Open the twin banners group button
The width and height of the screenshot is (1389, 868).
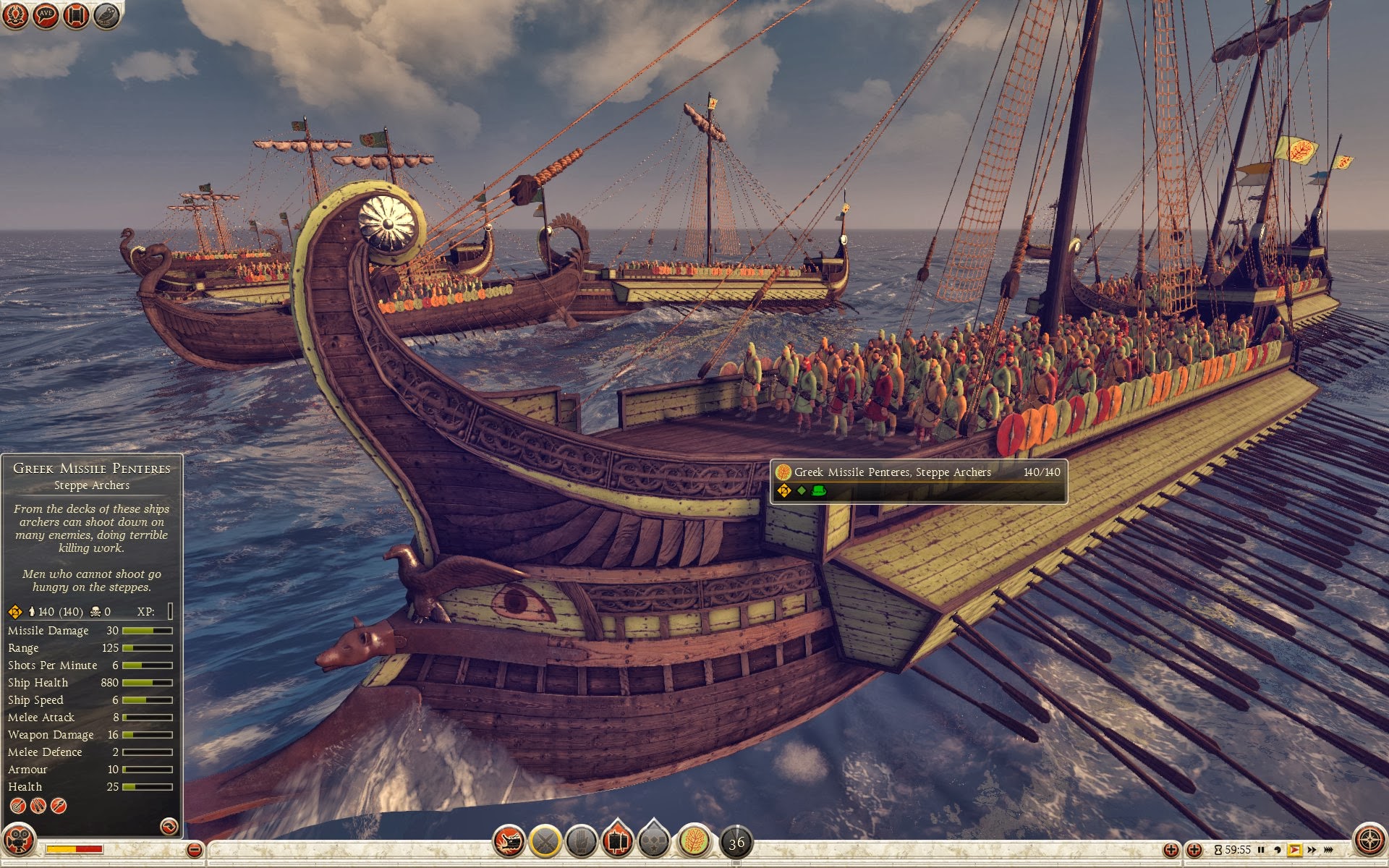pos(617,841)
